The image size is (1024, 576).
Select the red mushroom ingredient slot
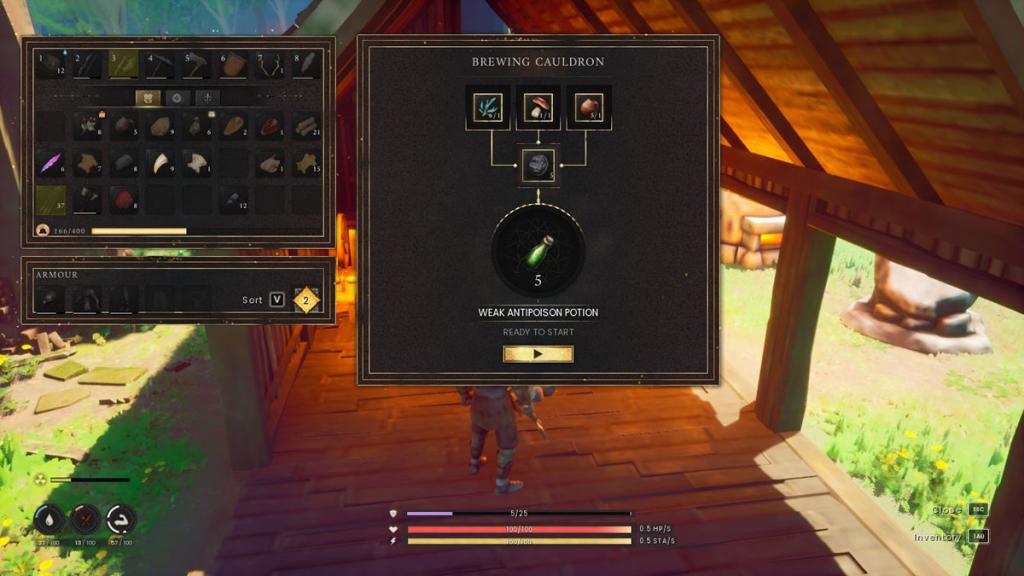tap(538, 107)
